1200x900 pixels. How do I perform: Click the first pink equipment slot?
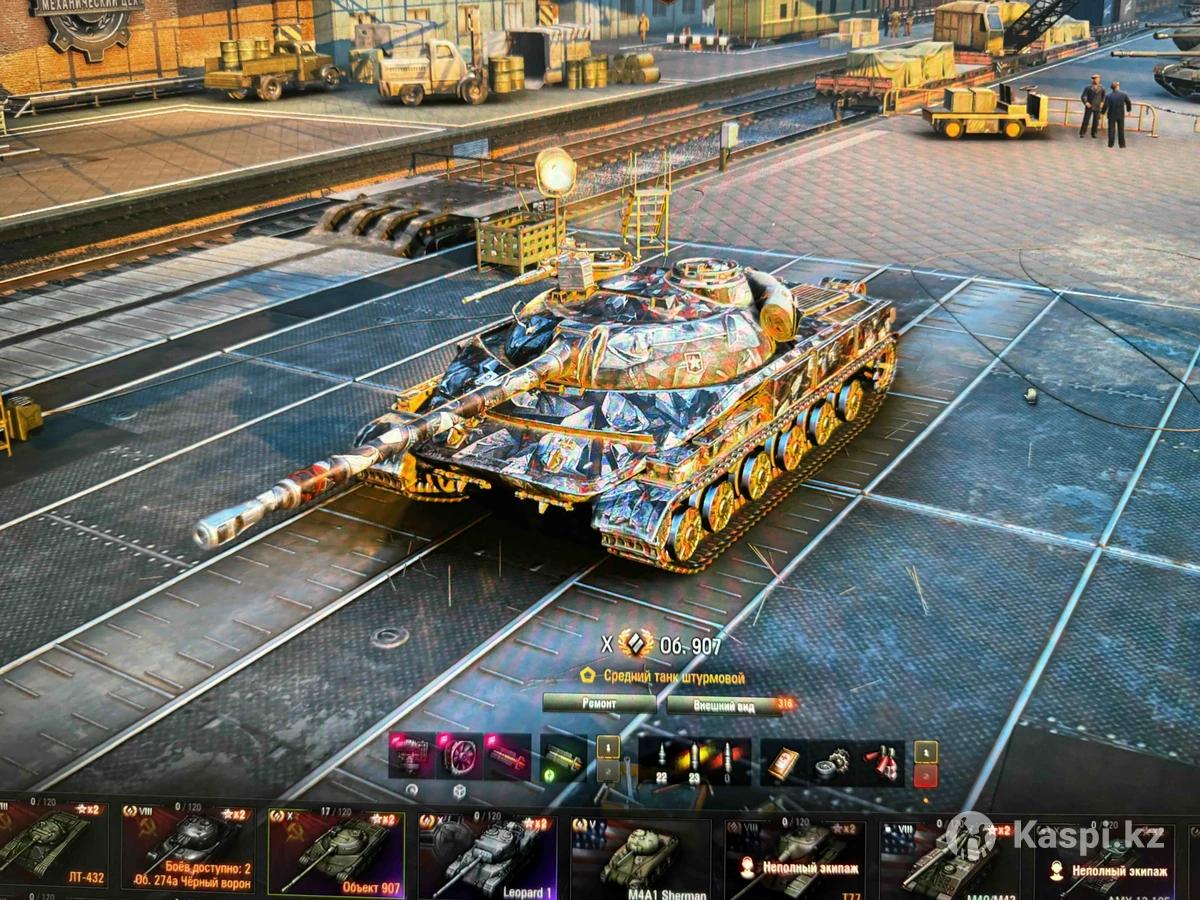click(412, 757)
